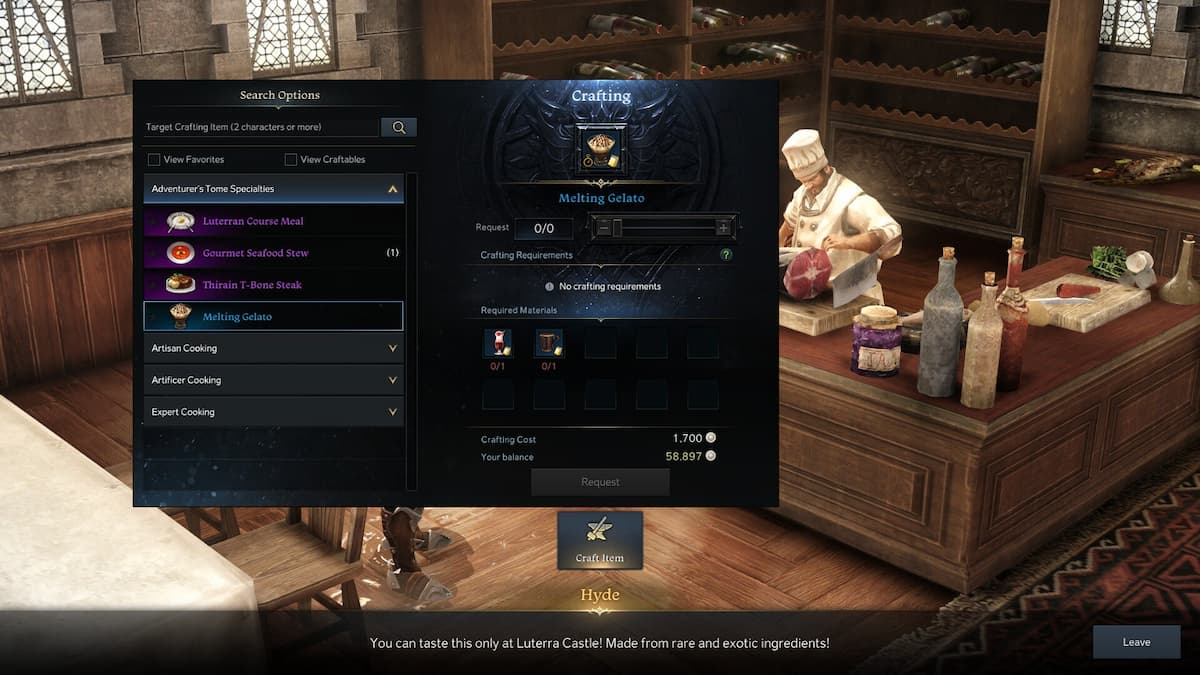
Task: Leave the conversation with Hyde
Action: (1136, 642)
